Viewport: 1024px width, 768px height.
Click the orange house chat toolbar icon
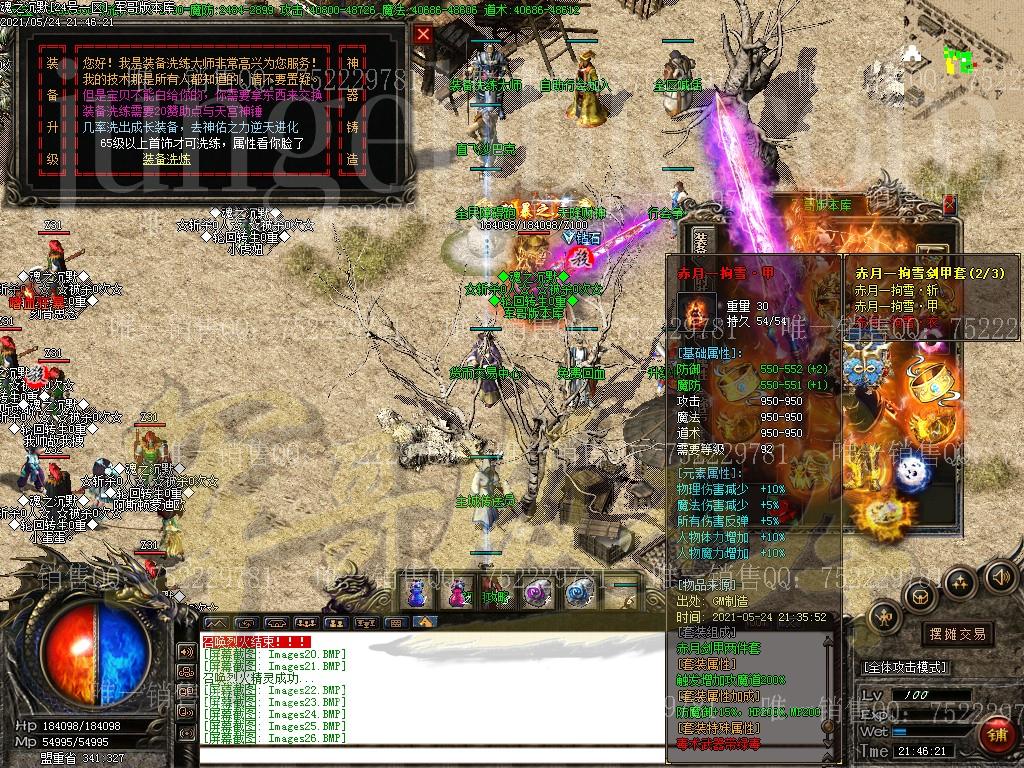coord(425,622)
